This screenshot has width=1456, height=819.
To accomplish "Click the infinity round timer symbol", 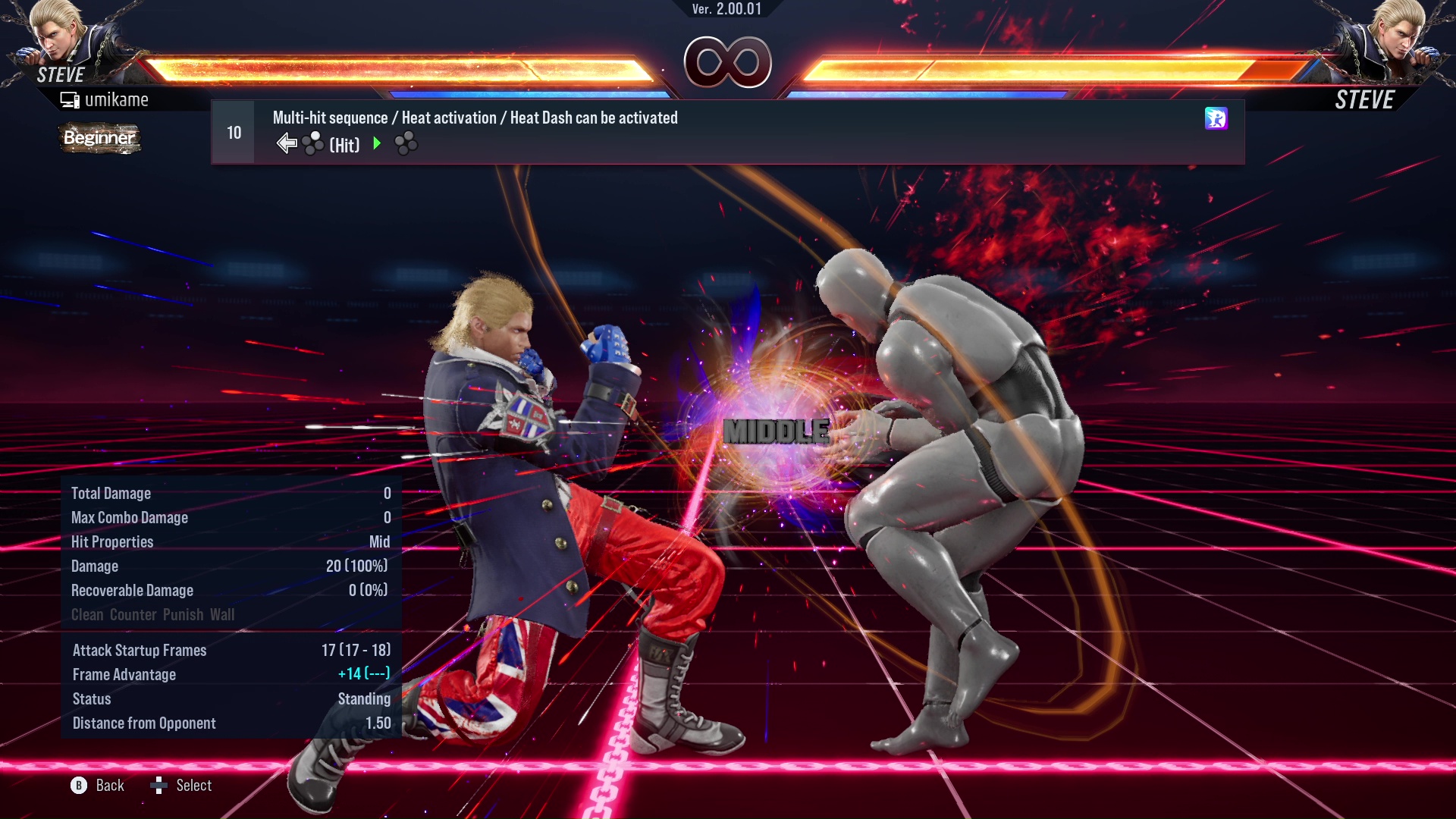I will point(728,62).
